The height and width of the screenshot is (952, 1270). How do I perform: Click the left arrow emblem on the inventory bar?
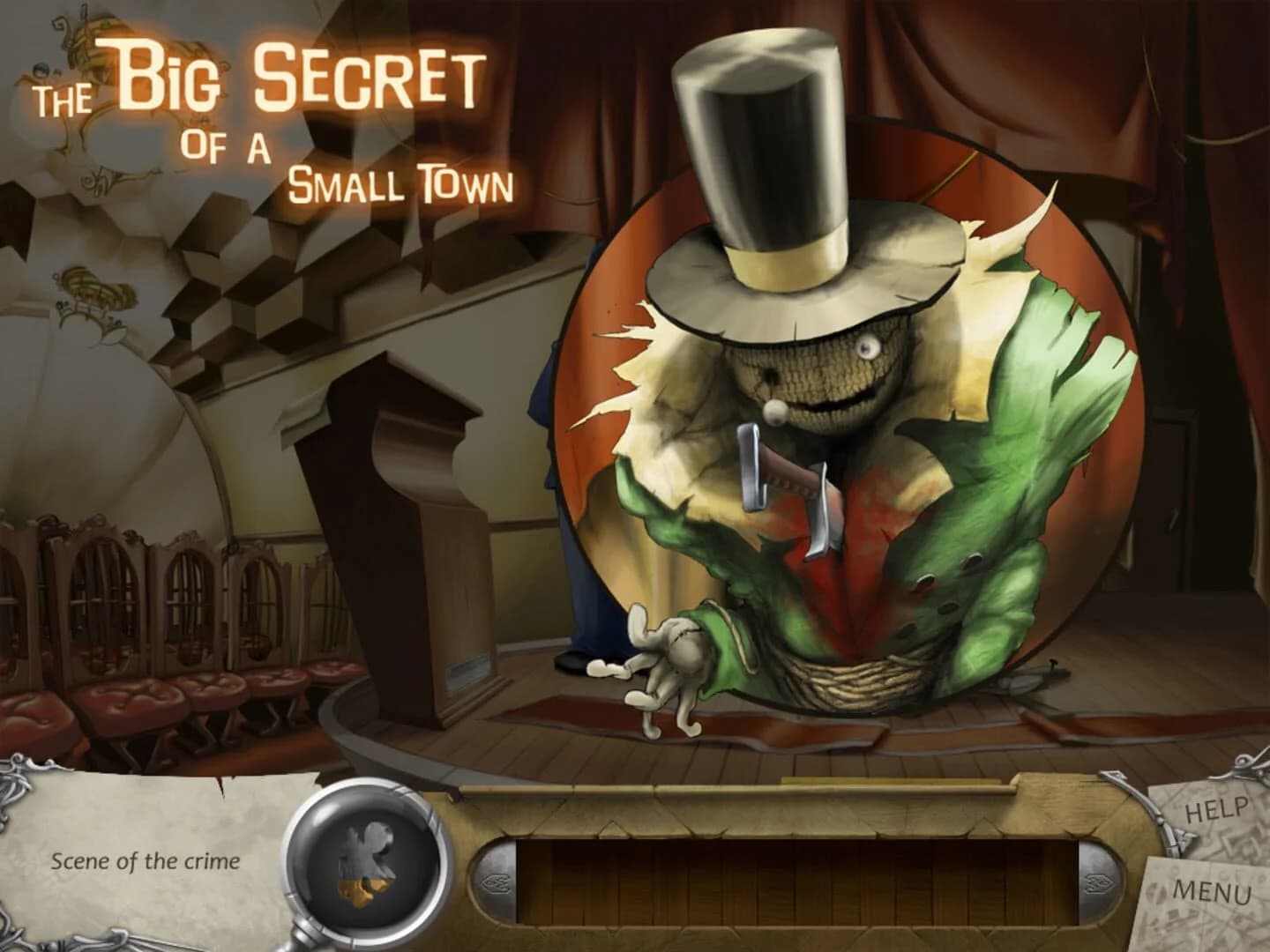497,880
